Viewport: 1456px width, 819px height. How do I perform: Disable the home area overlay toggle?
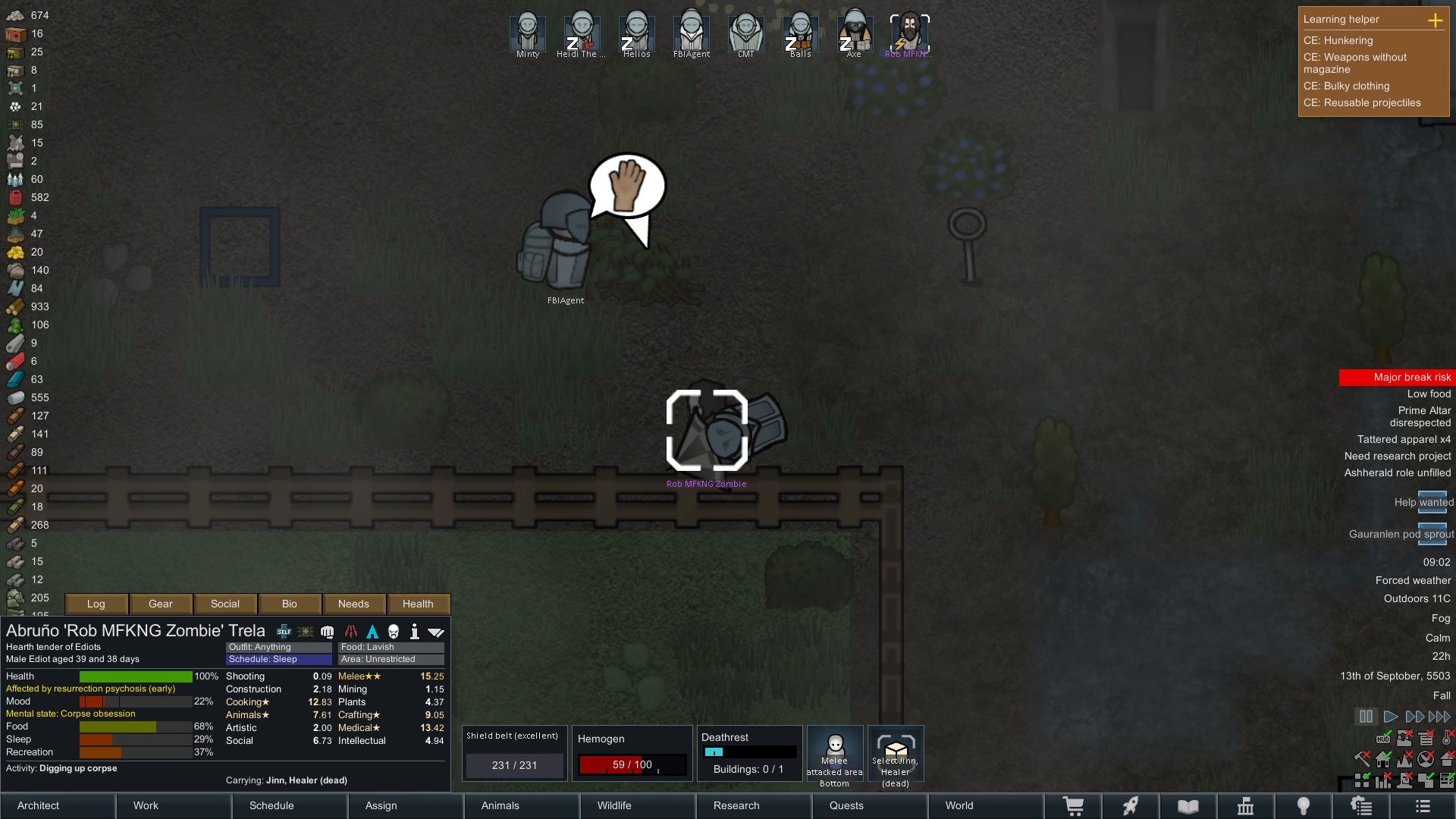(x=1382, y=759)
